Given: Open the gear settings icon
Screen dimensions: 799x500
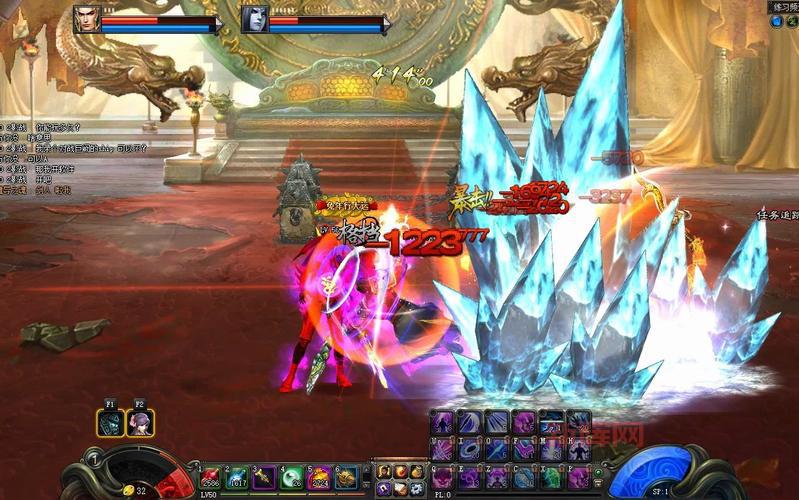Looking at the screenshot, I should pyautogui.click(x=417, y=488).
